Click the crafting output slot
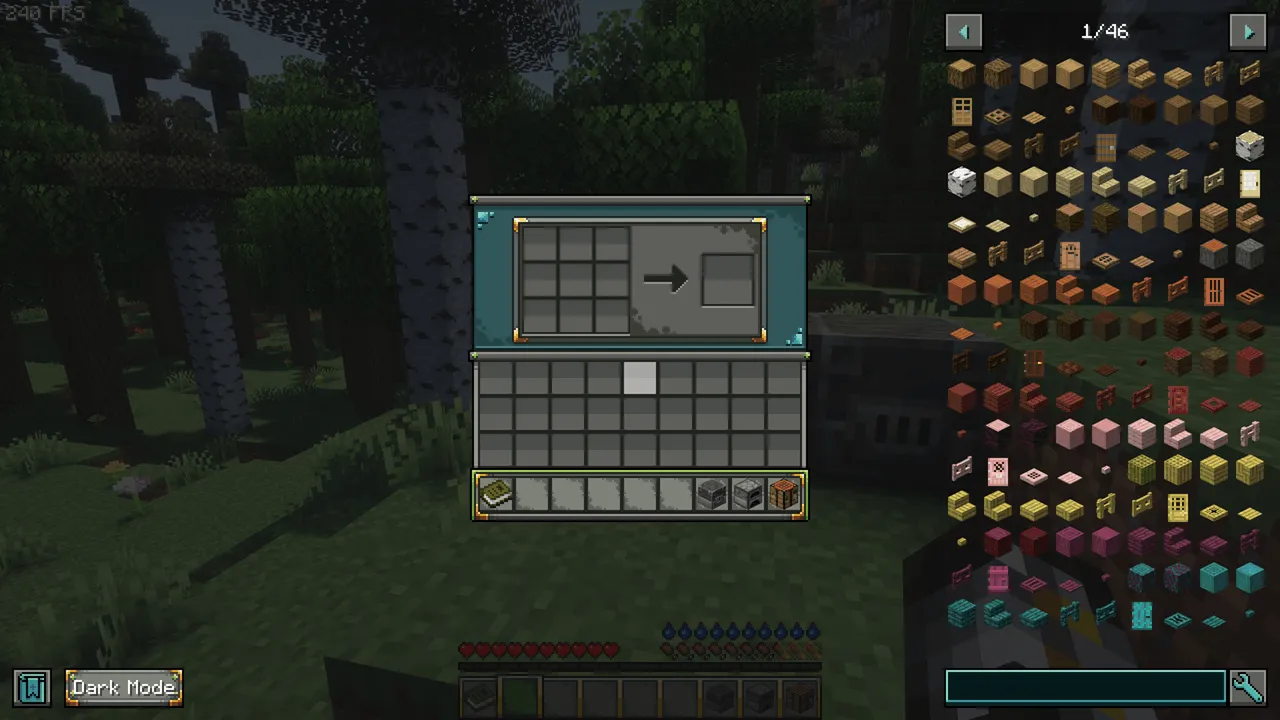 coord(727,280)
